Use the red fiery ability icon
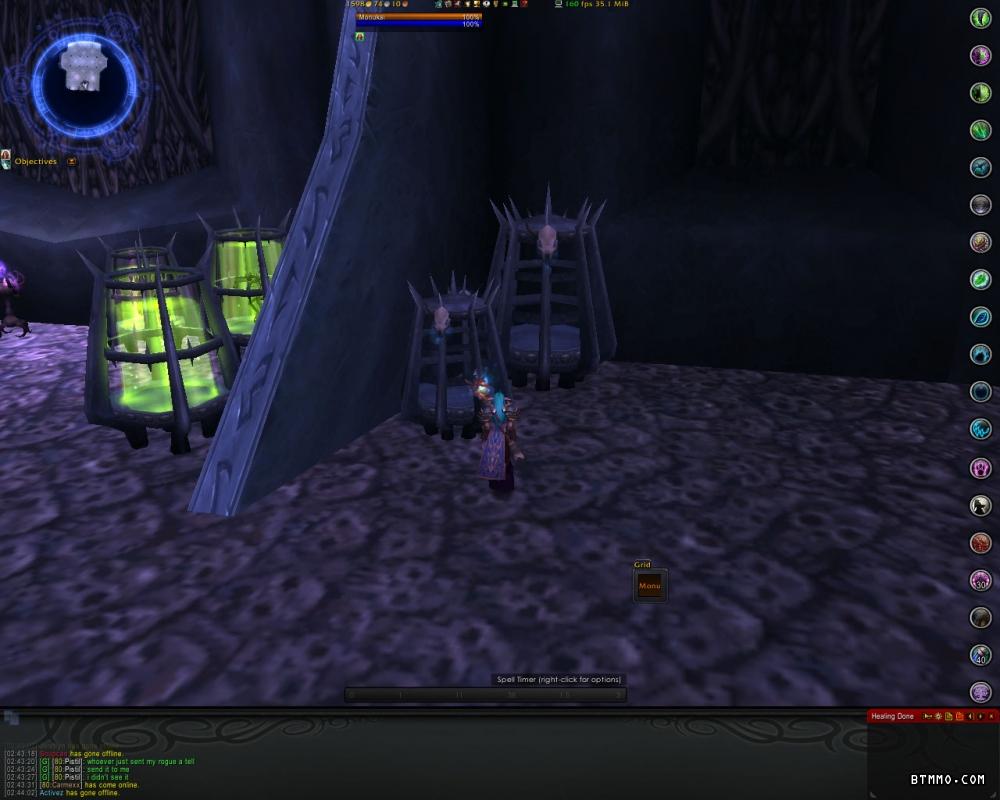This screenshot has width=1000, height=800. 981,543
